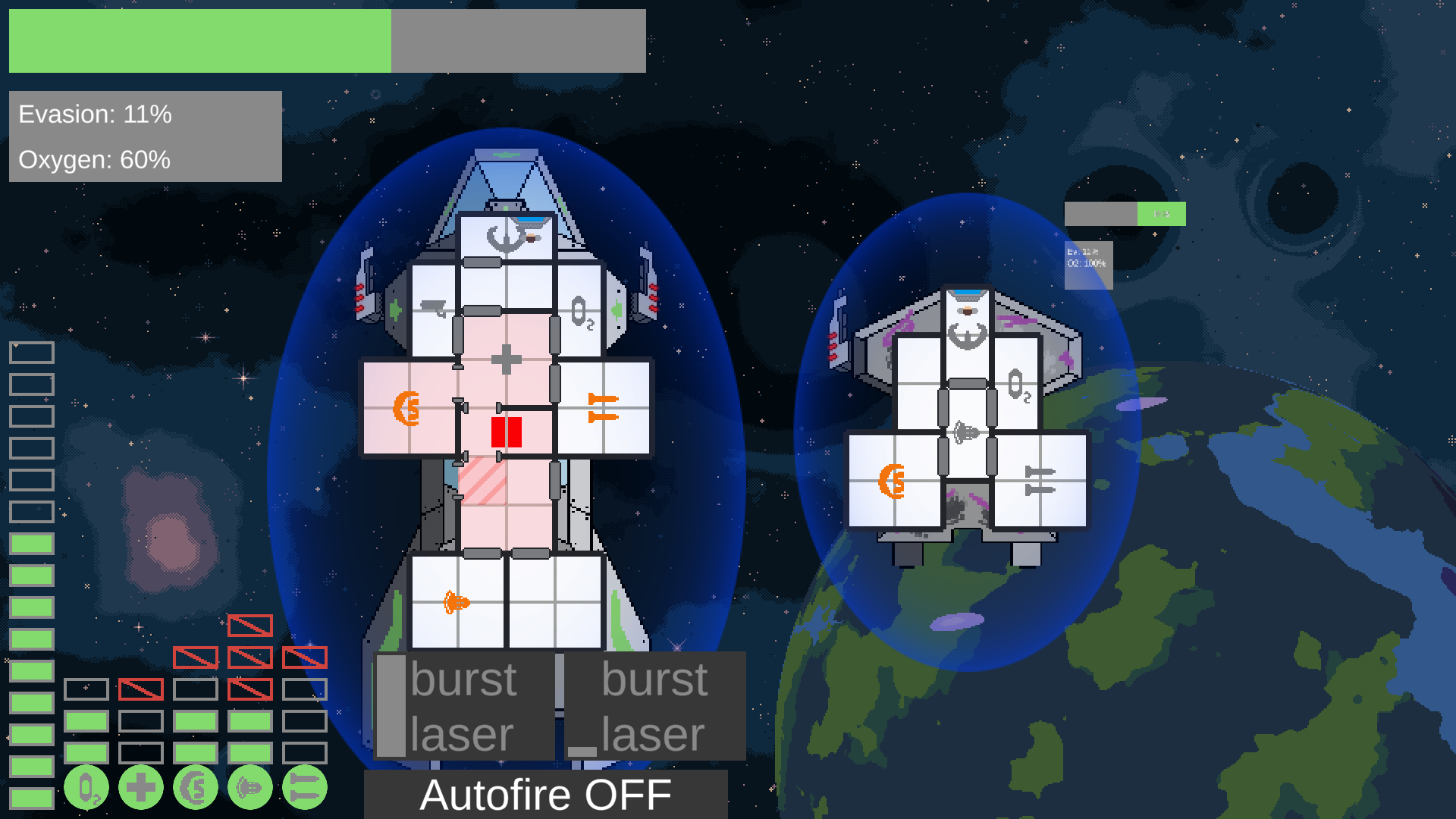Toggle the first burst laser weapon

(463, 705)
